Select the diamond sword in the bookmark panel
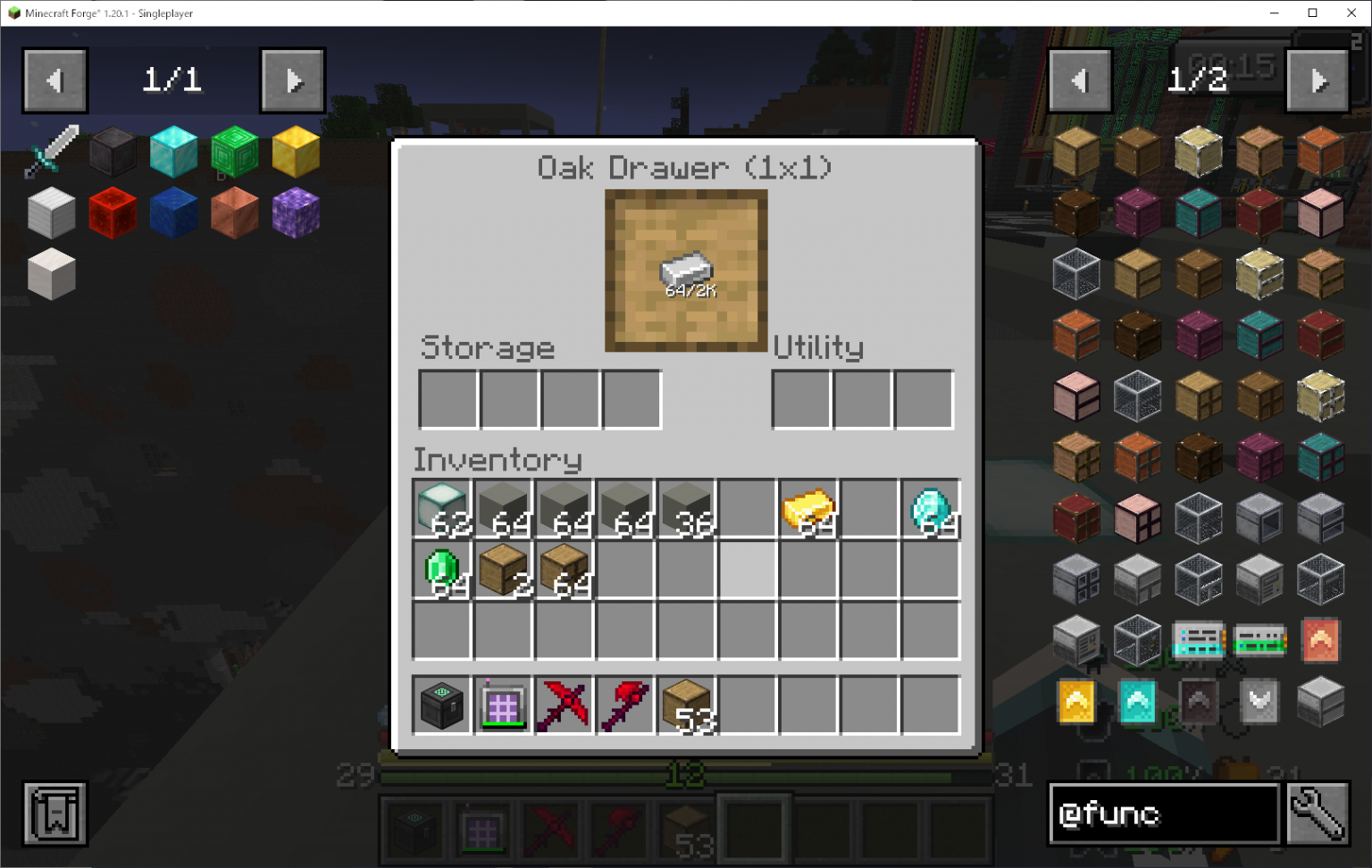Screen dimensions: 1372x868 tap(51, 151)
